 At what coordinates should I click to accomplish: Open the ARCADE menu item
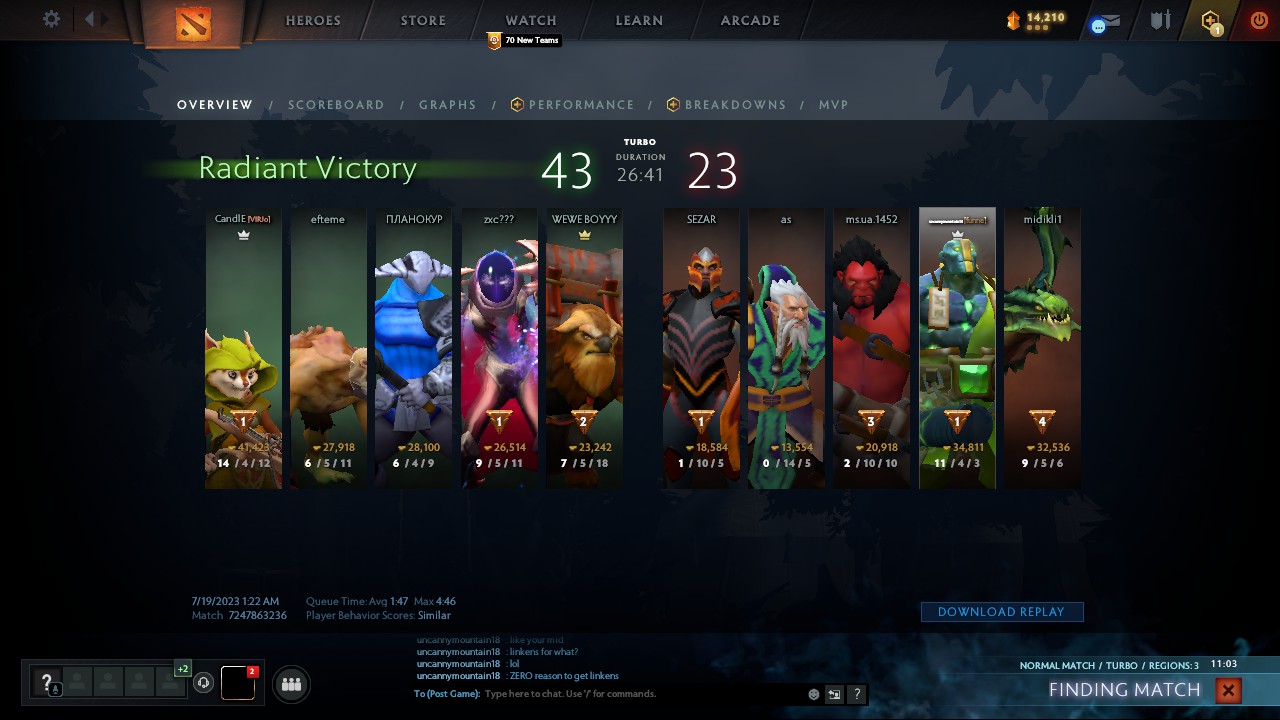(x=749, y=20)
